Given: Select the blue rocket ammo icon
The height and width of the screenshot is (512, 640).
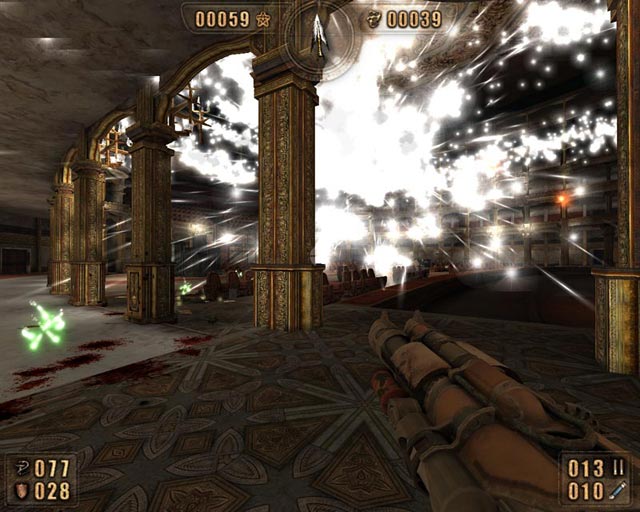Looking at the screenshot, I should point(618,490).
